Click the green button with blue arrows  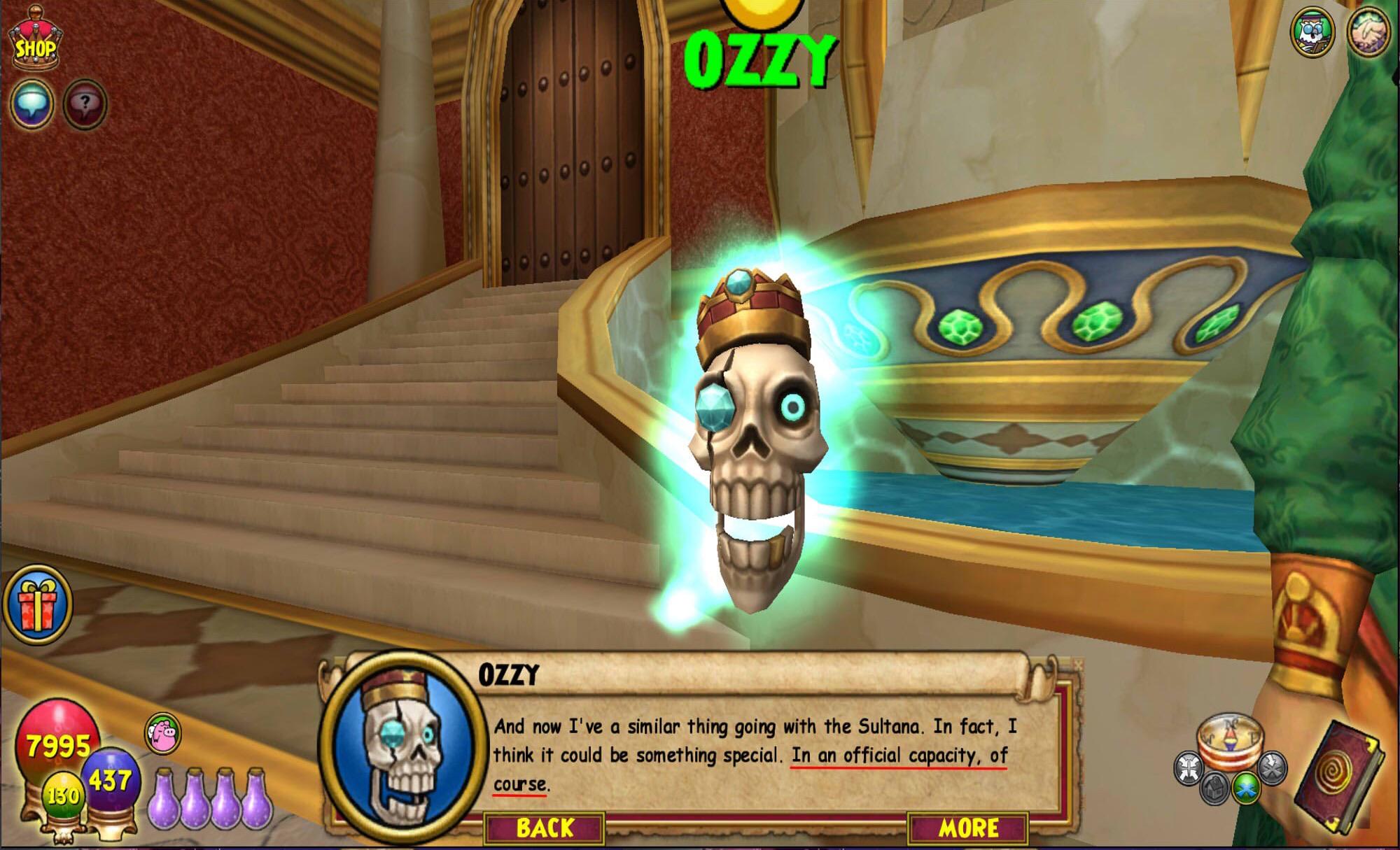tap(1245, 787)
